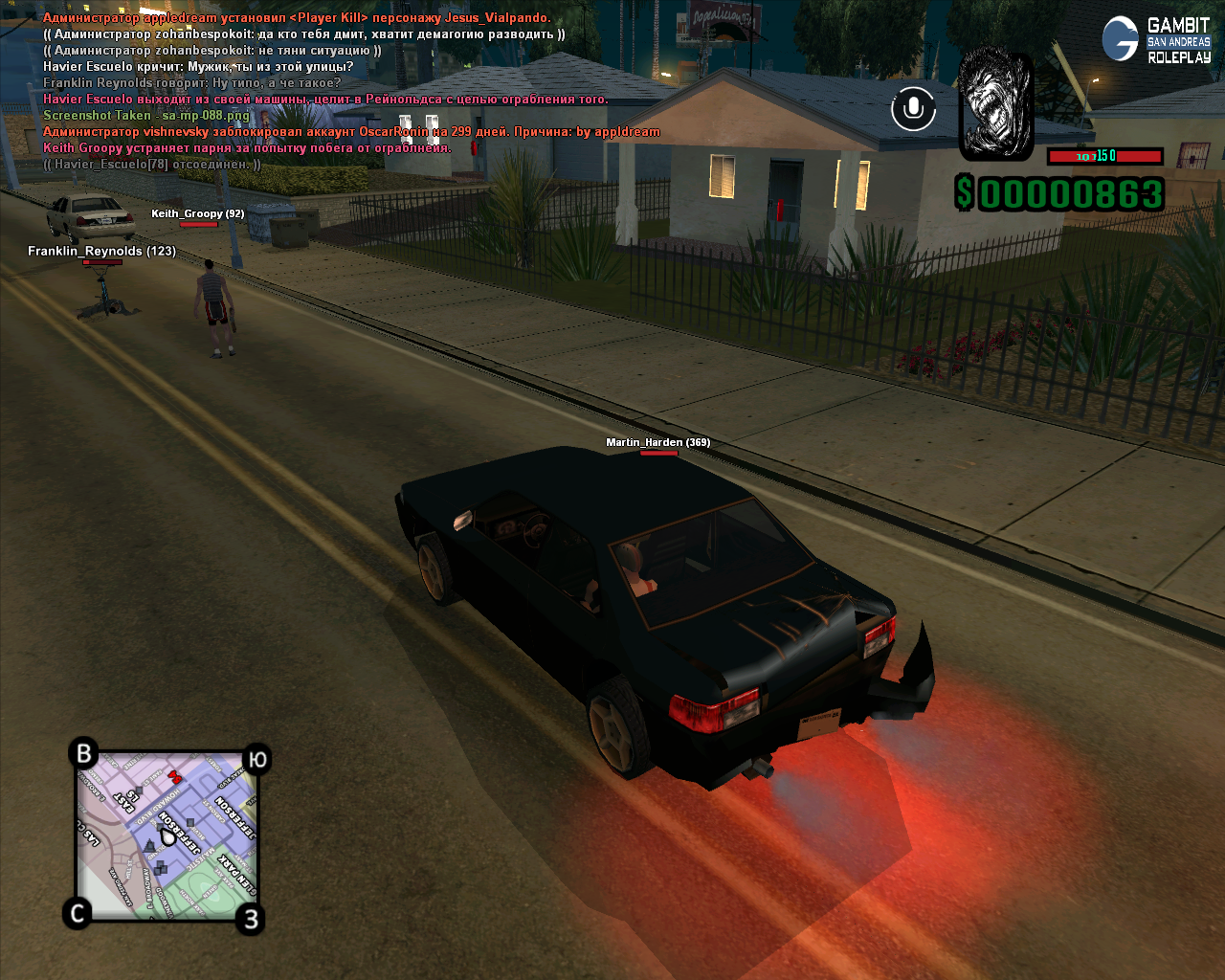Viewport: 1225px width, 980px height.
Task: Click the minimap's west compass letter З
Action: click(251, 919)
